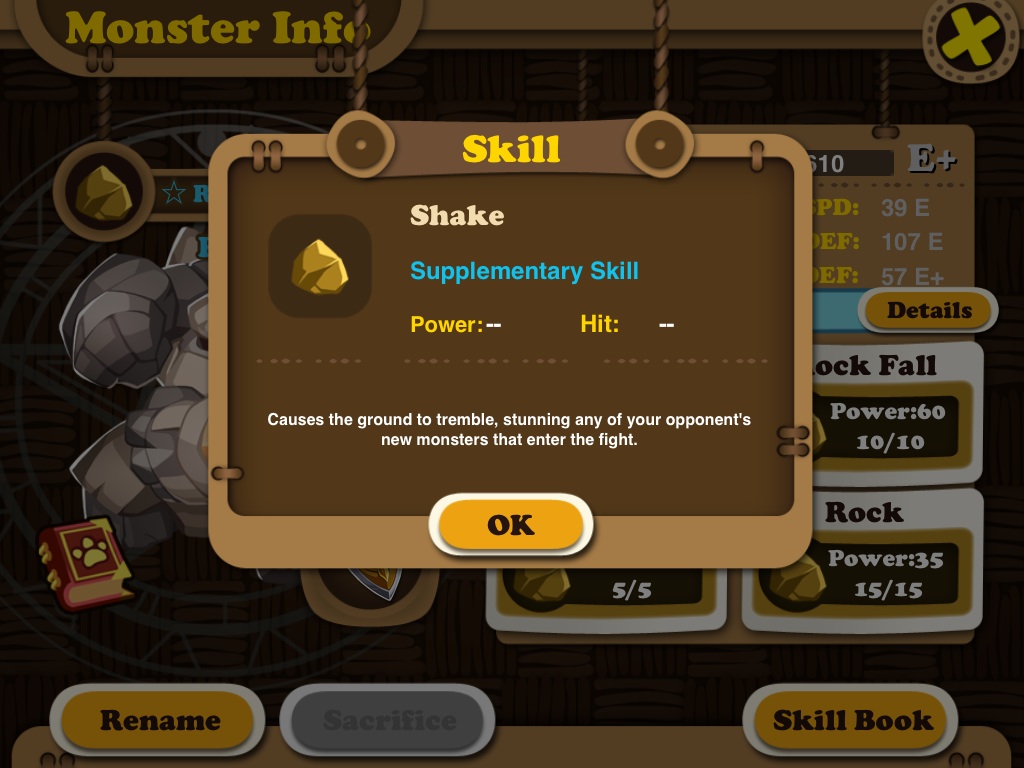Image resolution: width=1024 pixels, height=768 pixels.
Task: Open the Skill Book
Action: tap(852, 720)
